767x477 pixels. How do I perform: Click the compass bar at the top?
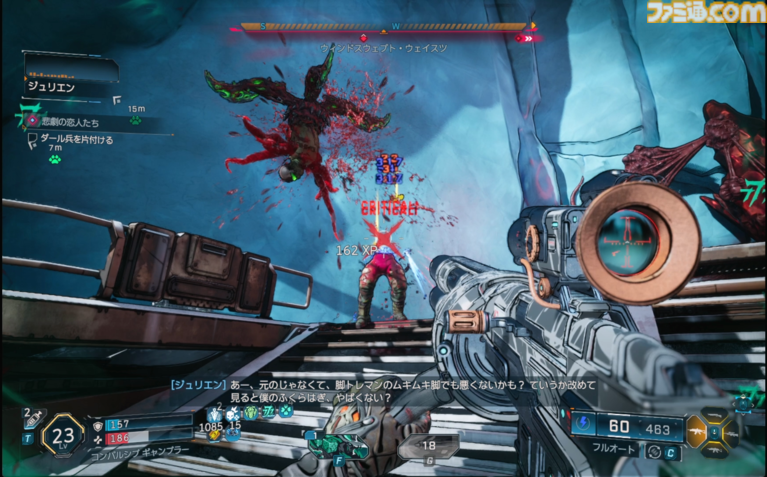coord(385,27)
